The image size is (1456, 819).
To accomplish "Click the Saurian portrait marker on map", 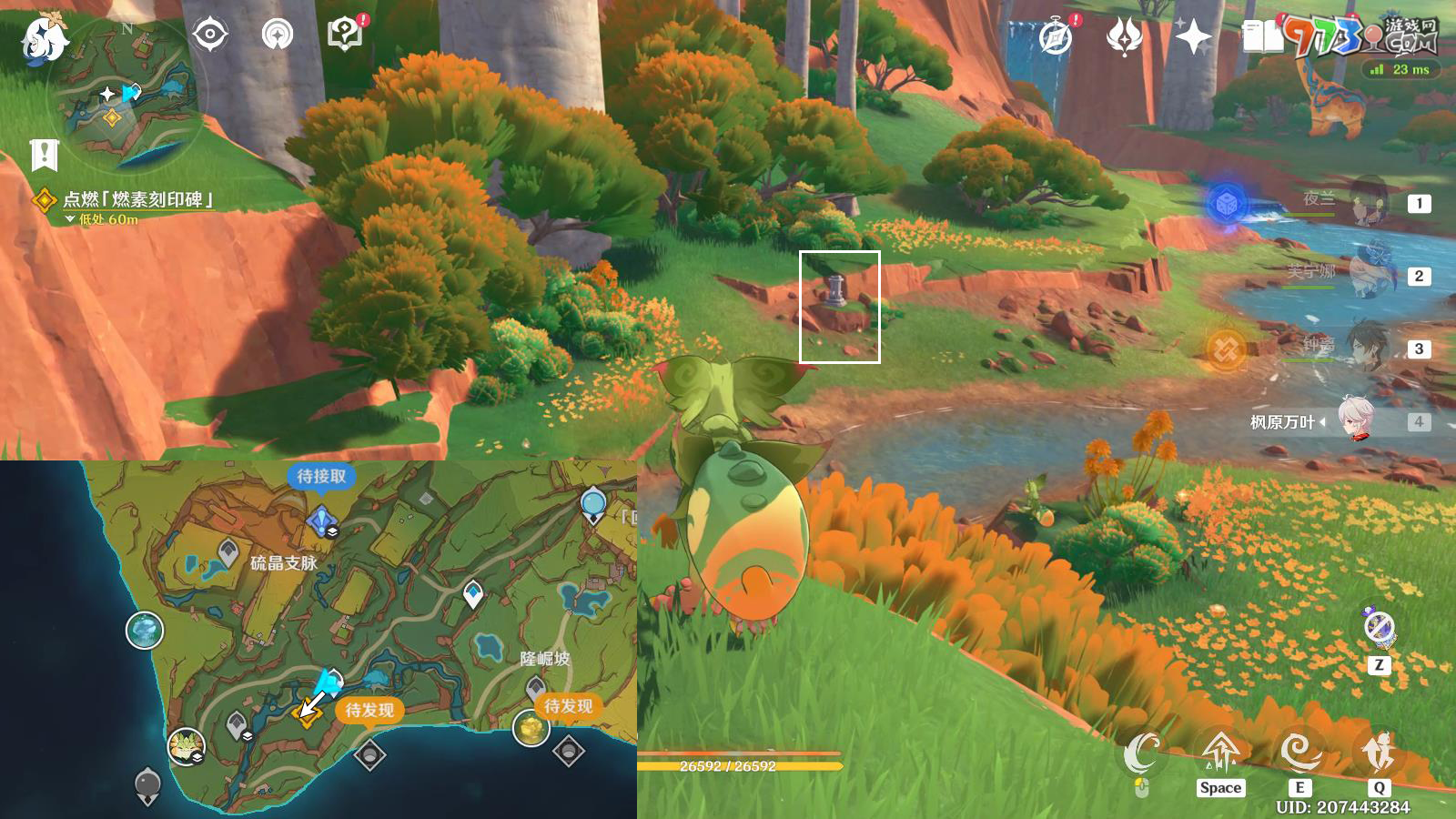I will [187, 746].
